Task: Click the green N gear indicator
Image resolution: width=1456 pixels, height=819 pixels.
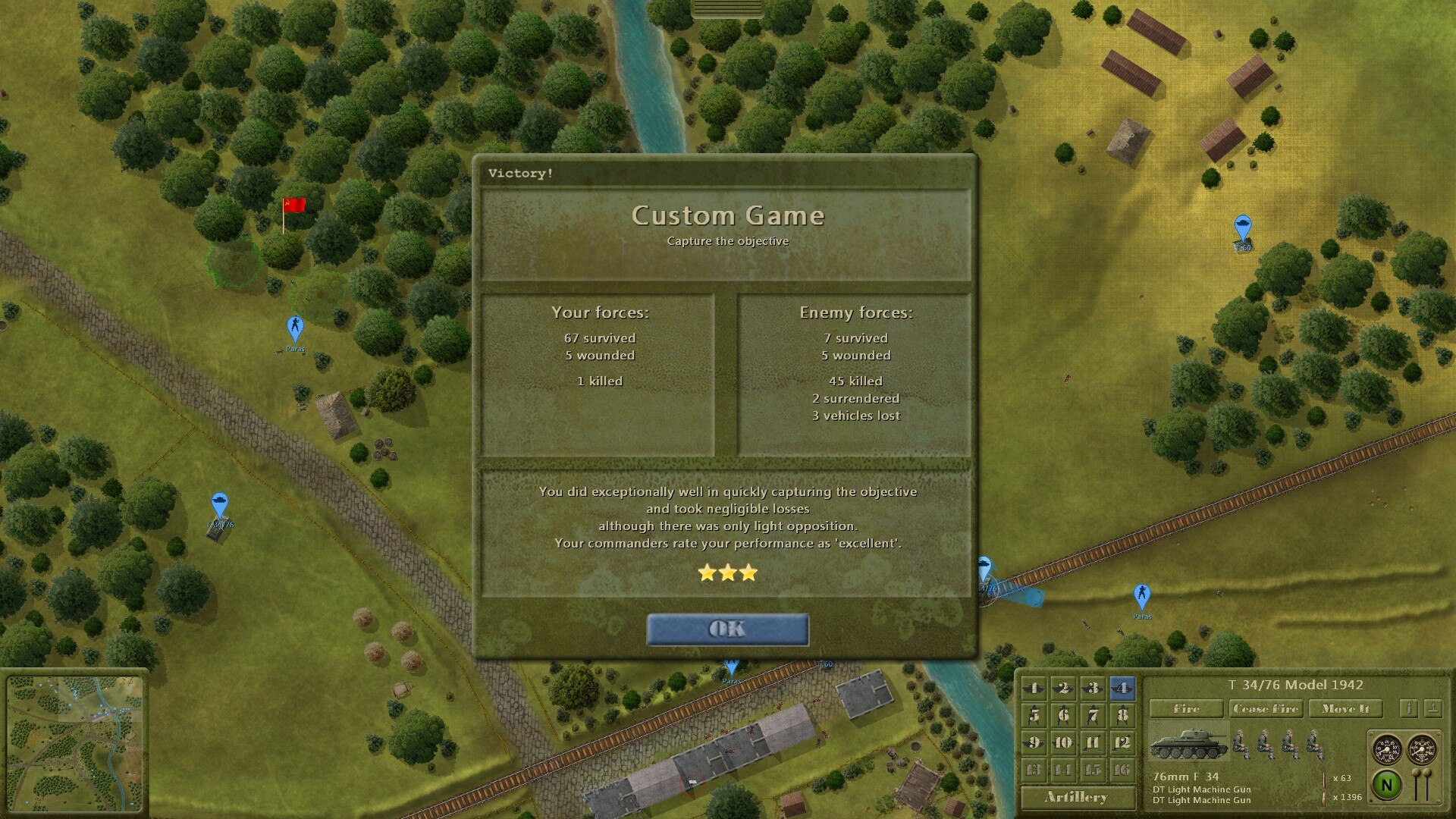Action: click(1387, 785)
